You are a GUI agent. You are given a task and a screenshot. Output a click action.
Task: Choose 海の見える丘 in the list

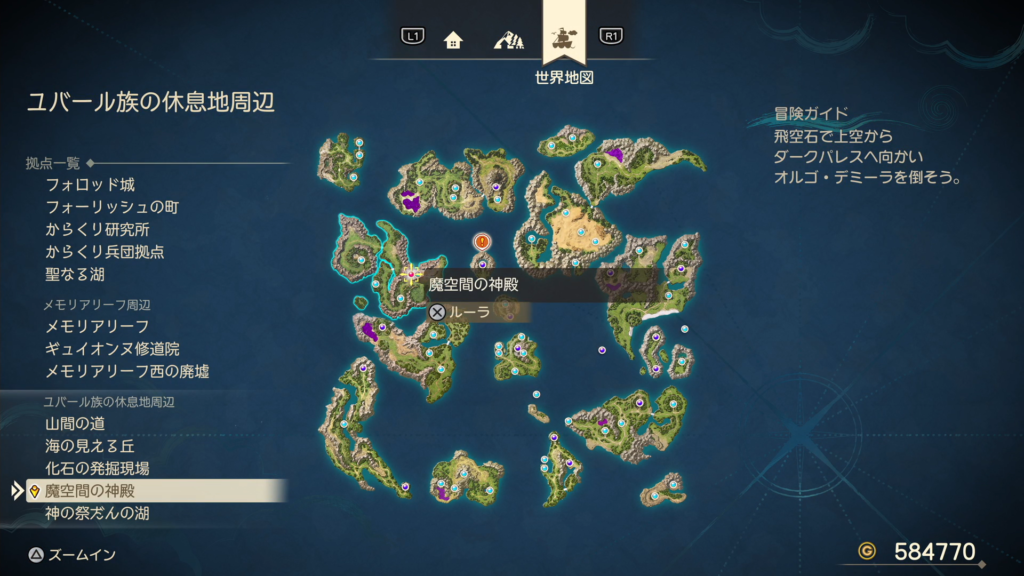(x=90, y=446)
